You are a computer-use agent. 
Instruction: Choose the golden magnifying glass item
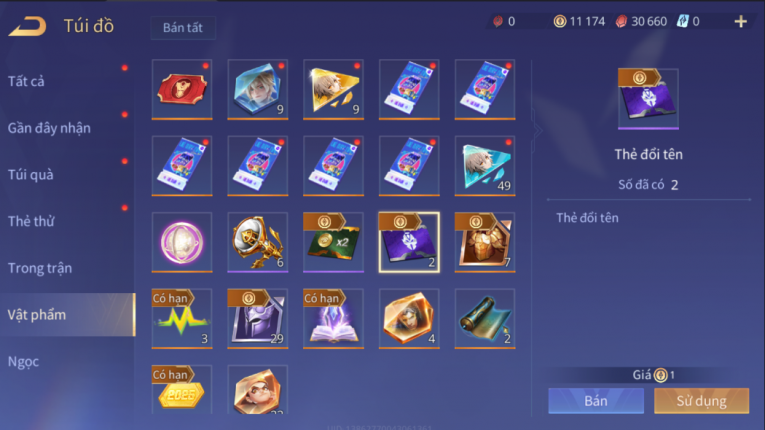click(x=257, y=241)
